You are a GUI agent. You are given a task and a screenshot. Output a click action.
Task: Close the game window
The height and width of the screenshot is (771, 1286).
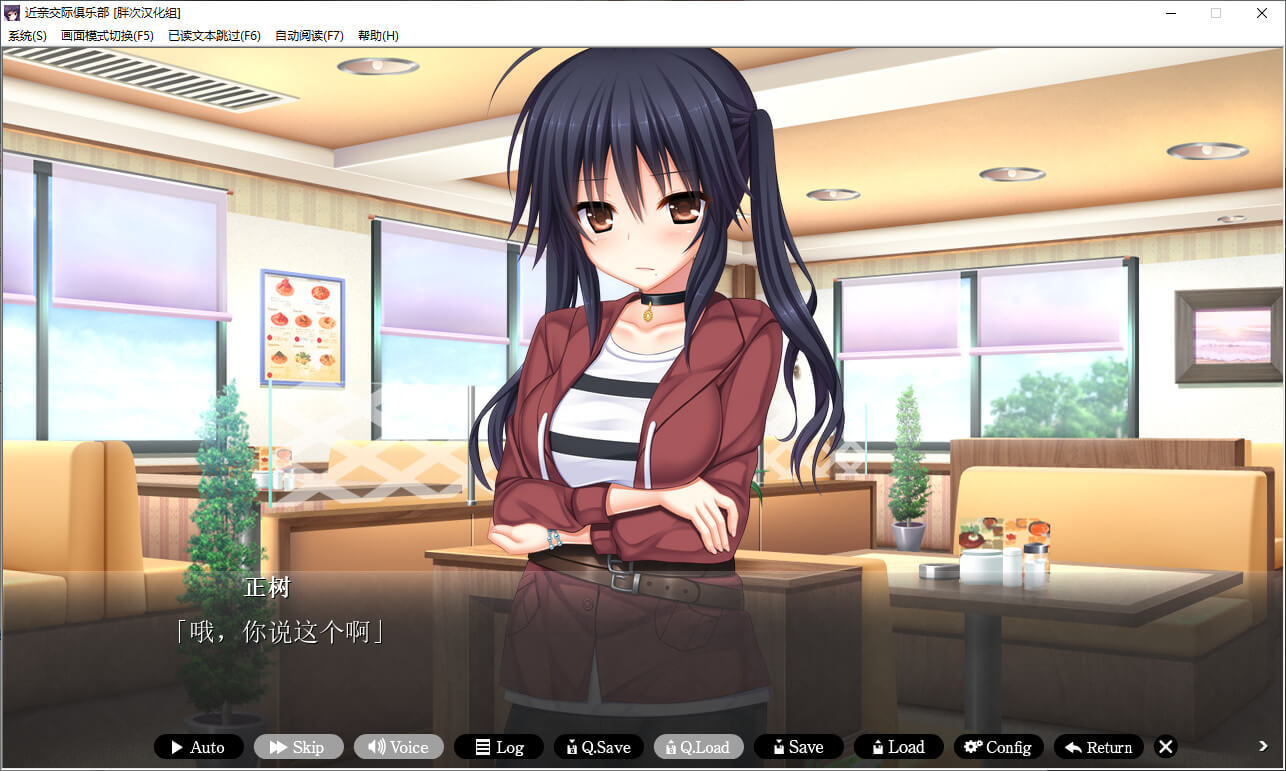1262,13
